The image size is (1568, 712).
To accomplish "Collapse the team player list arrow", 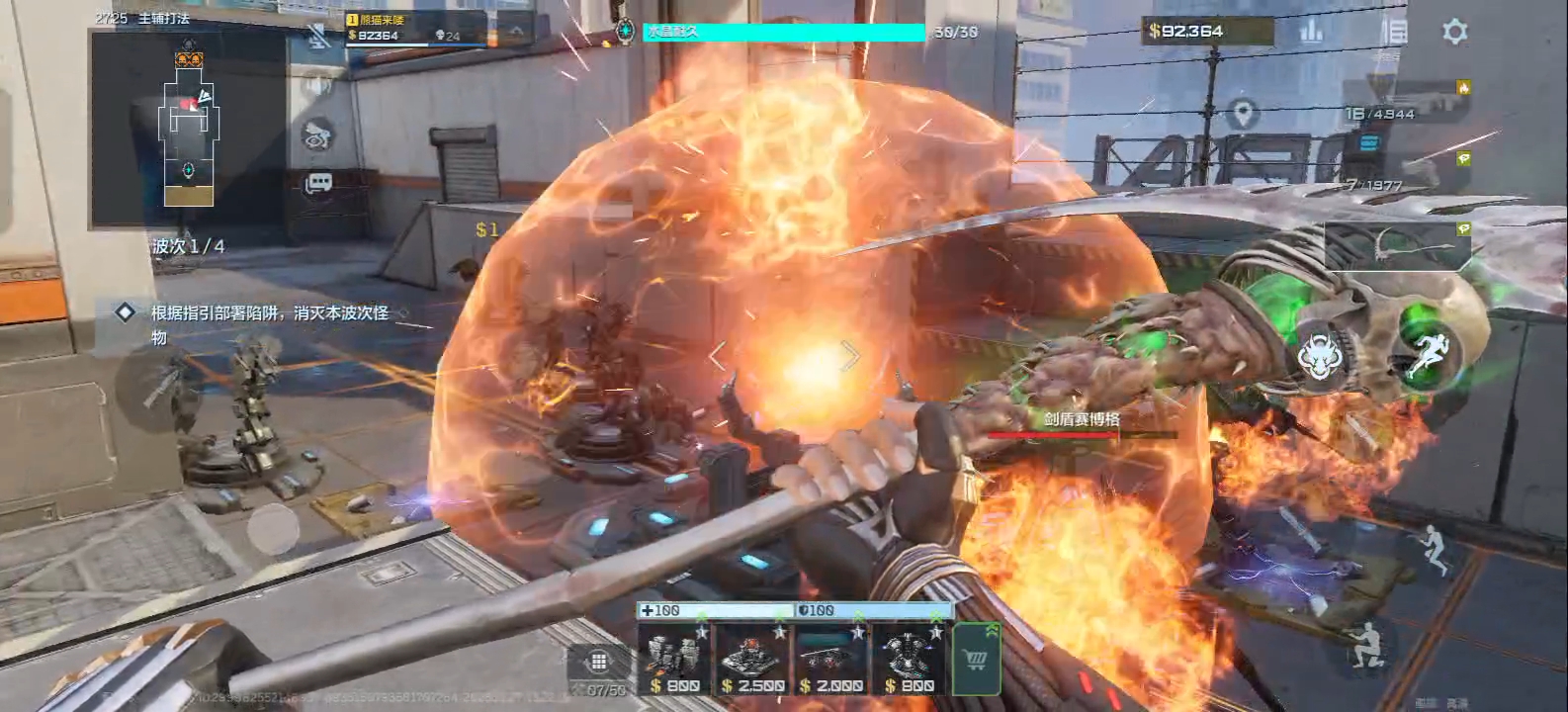I will tap(516, 31).
